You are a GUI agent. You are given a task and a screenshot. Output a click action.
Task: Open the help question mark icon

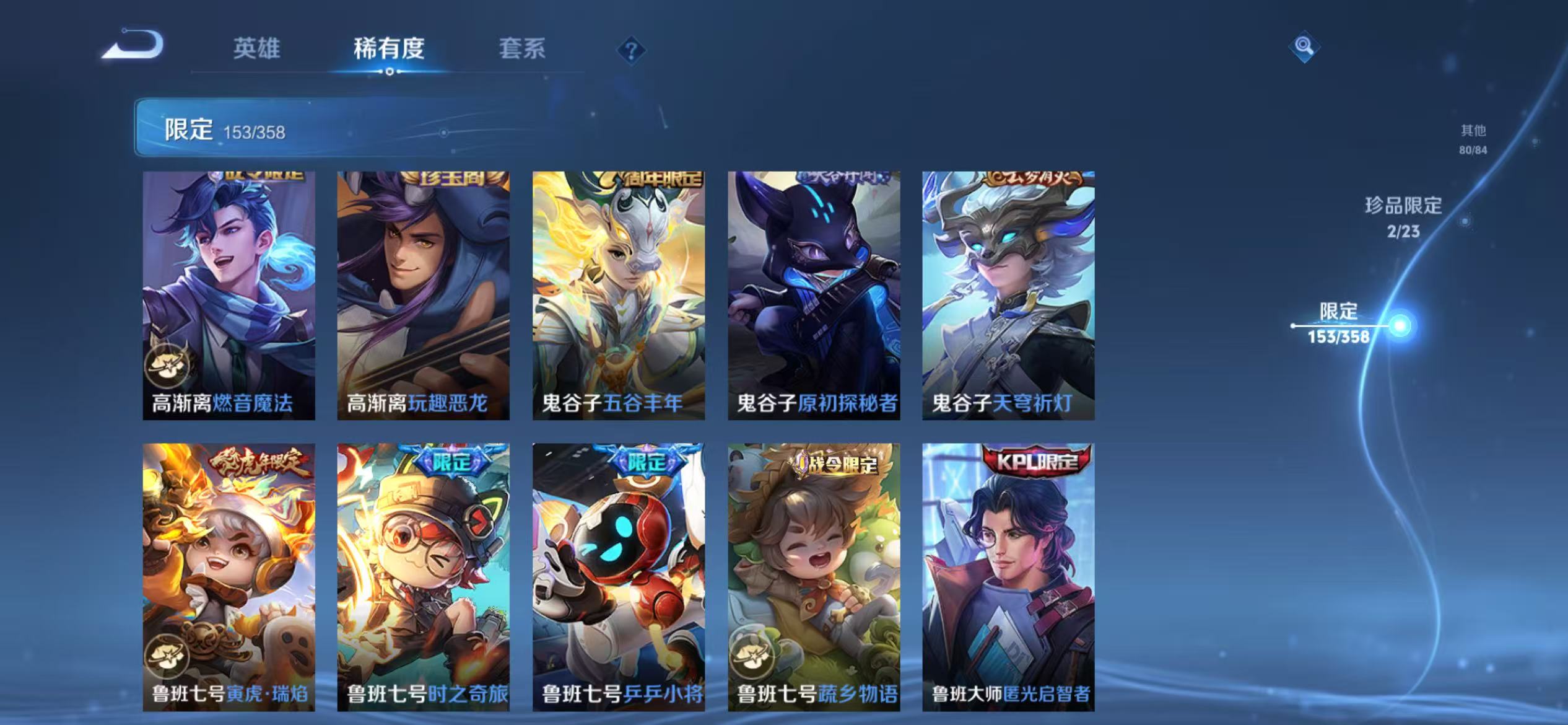(630, 51)
